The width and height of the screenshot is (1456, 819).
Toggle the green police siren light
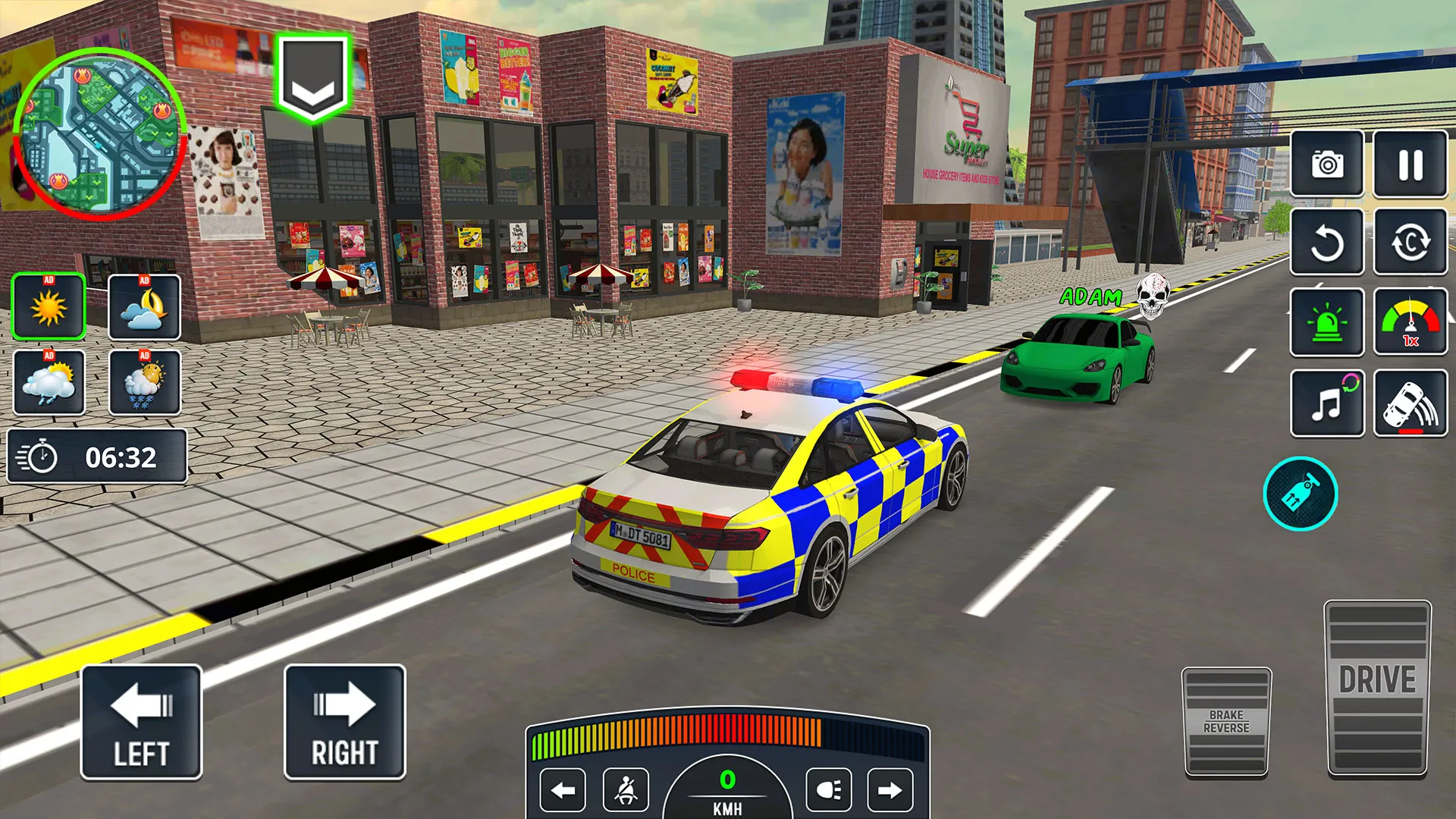(x=1327, y=322)
